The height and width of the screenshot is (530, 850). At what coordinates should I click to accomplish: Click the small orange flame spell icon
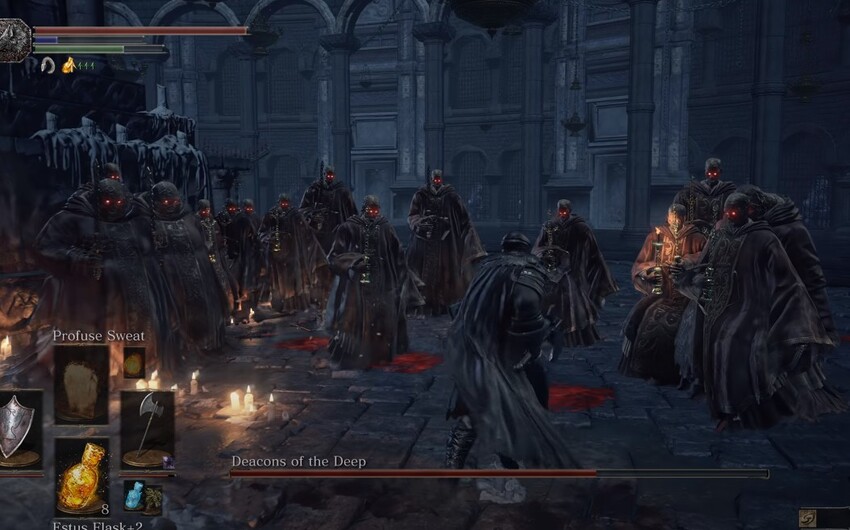coord(134,364)
